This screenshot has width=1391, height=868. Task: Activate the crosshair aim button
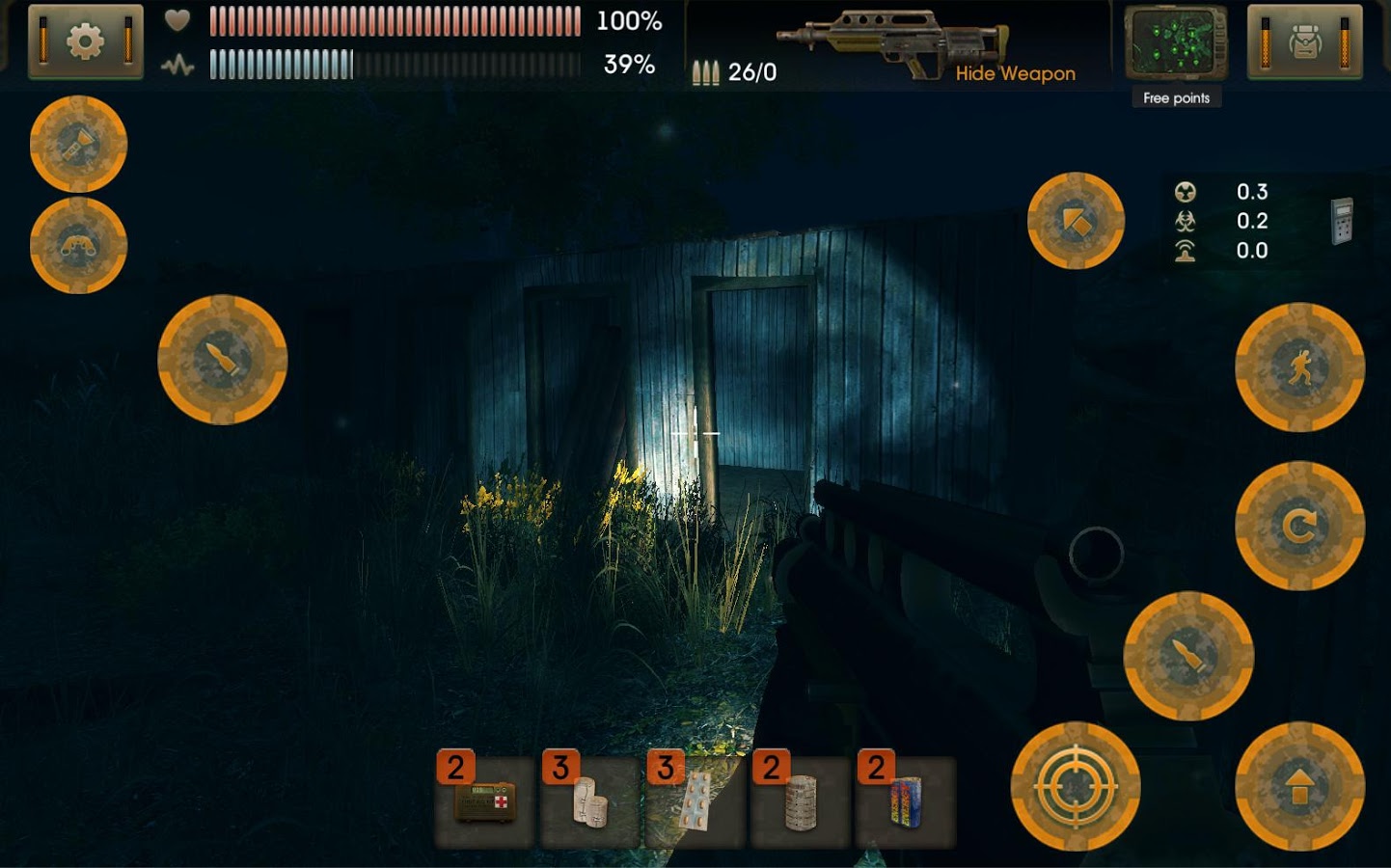pyautogui.click(x=1075, y=787)
